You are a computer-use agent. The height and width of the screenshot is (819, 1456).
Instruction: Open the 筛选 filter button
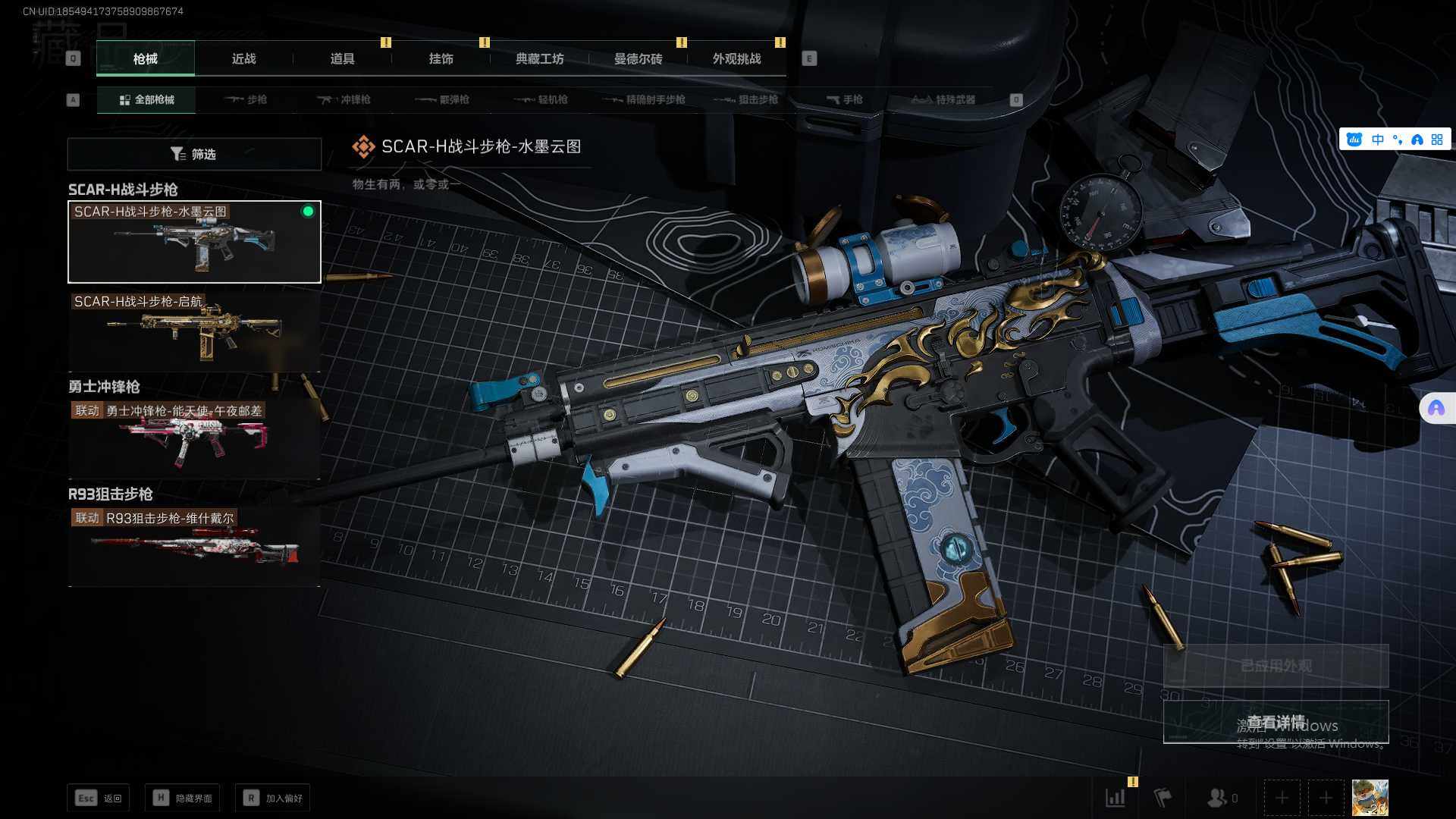click(194, 155)
